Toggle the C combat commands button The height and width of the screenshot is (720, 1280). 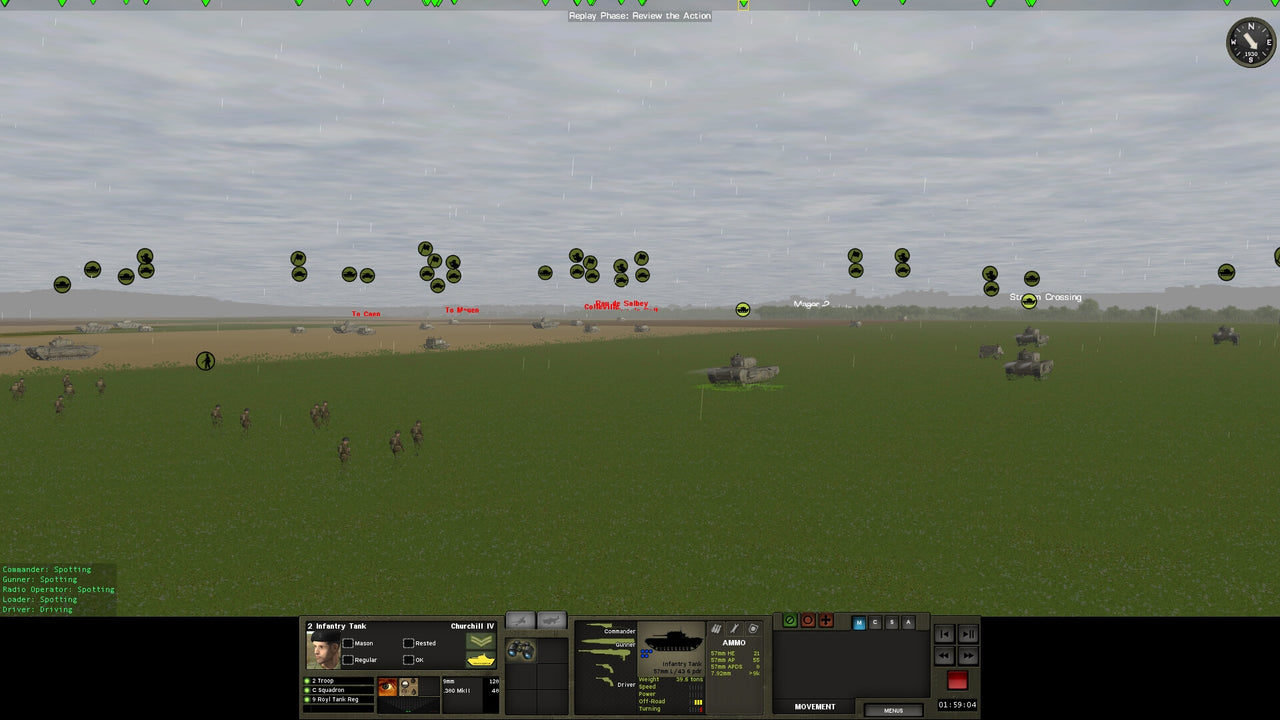pyautogui.click(x=875, y=621)
